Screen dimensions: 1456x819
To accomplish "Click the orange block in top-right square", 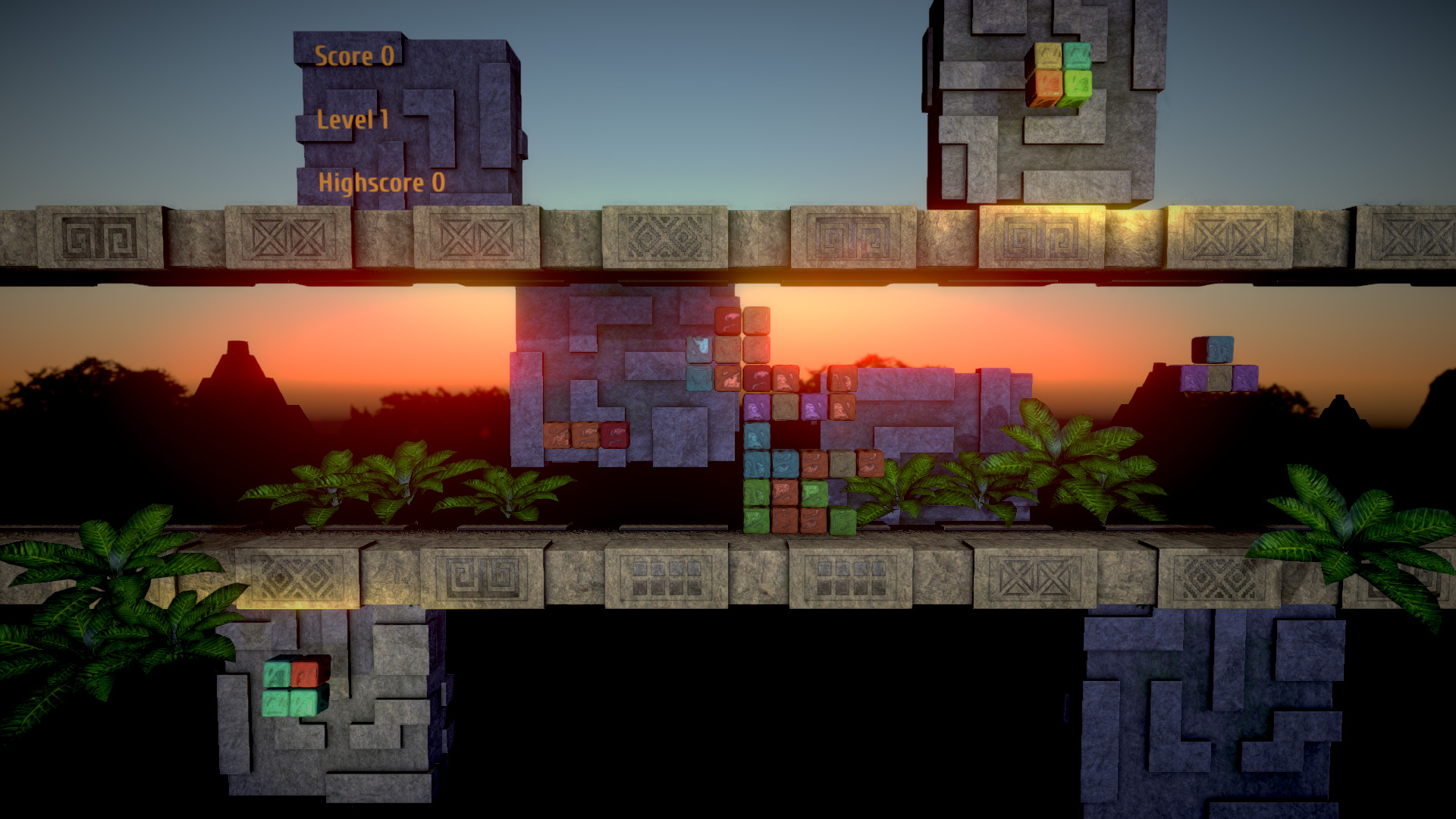I will click(x=1049, y=83).
